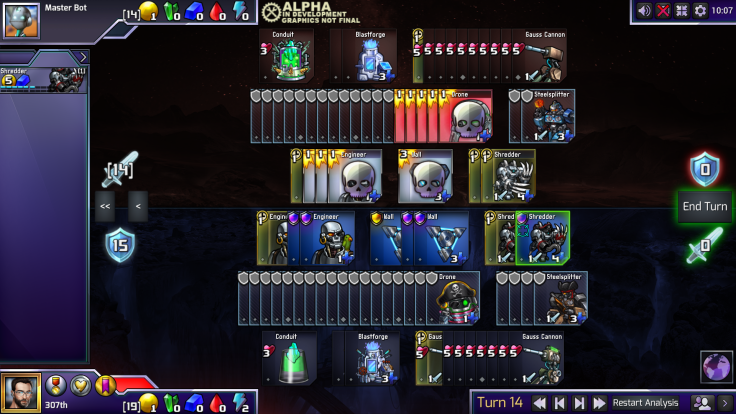Click the double left arrow undo button
Screen dimensions: 736x414
coord(104,206)
